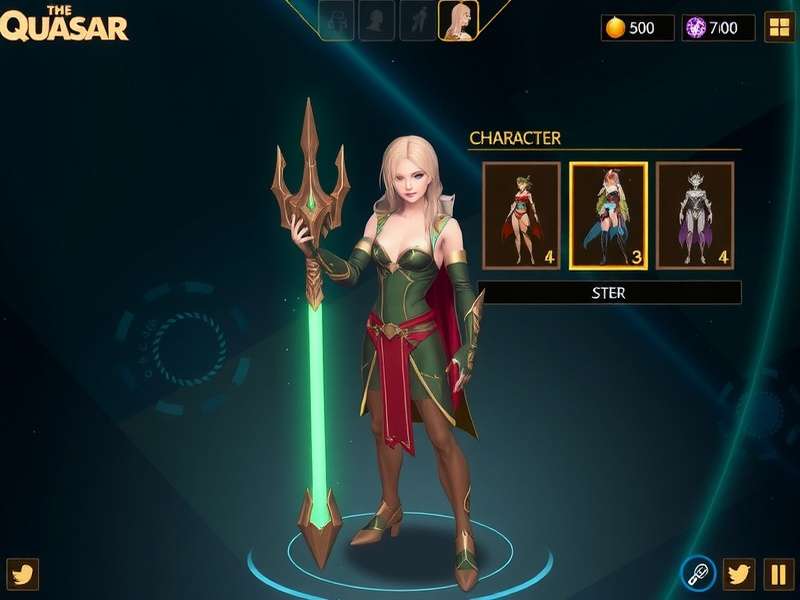The image size is (800, 600).
Task: Open the grid menu button
Action: [779, 27]
